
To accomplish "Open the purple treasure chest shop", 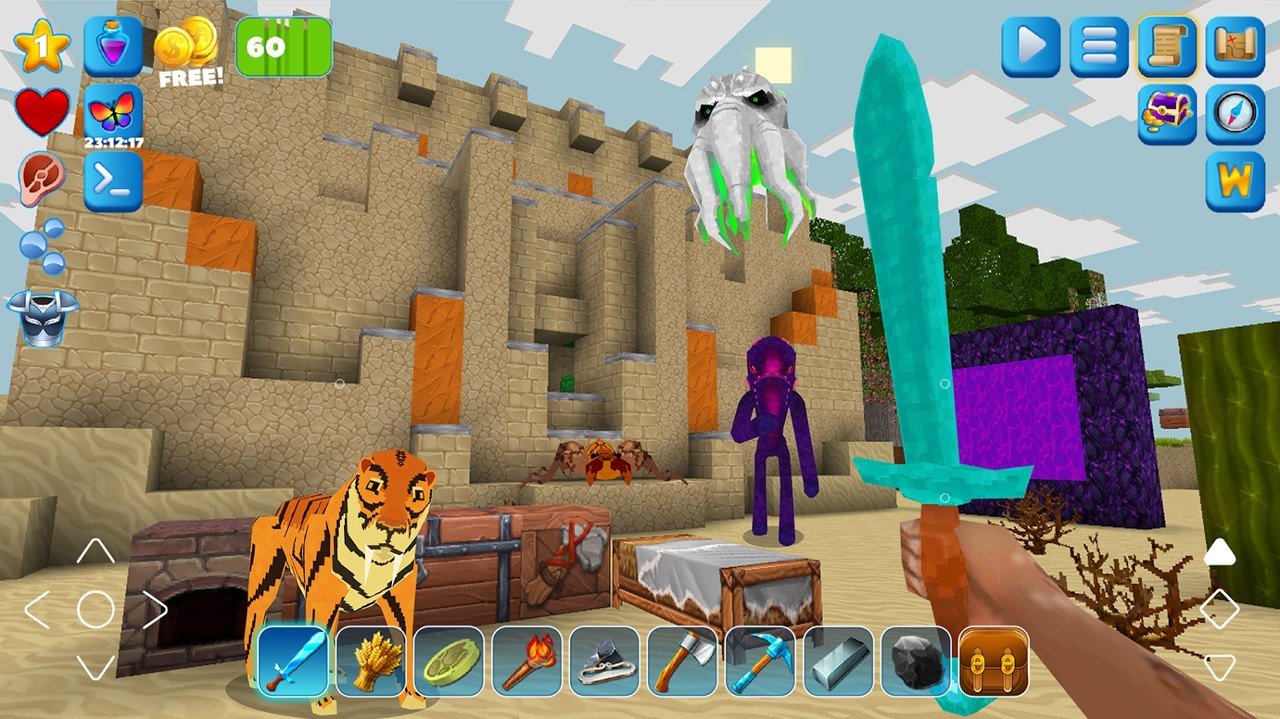I will (x=1167, y=114).
